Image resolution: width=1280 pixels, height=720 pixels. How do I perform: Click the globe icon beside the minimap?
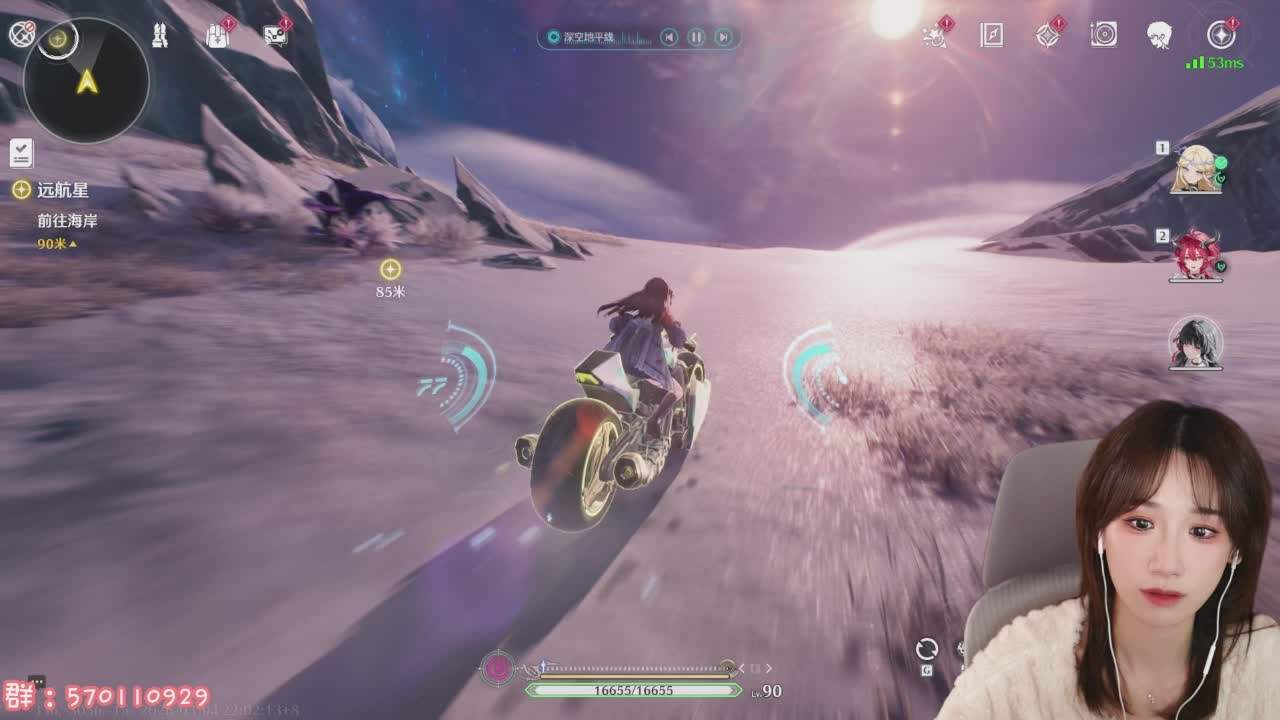20,34
